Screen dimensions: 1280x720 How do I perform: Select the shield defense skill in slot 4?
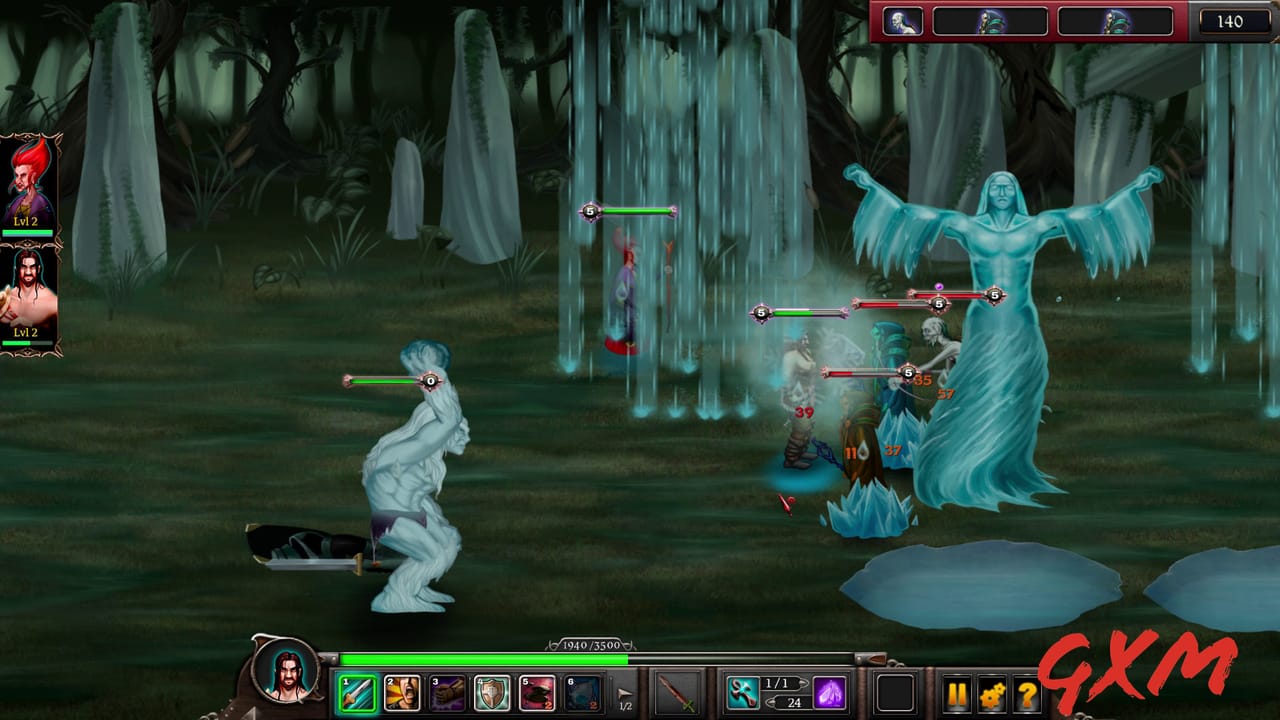tap(490, 692)
